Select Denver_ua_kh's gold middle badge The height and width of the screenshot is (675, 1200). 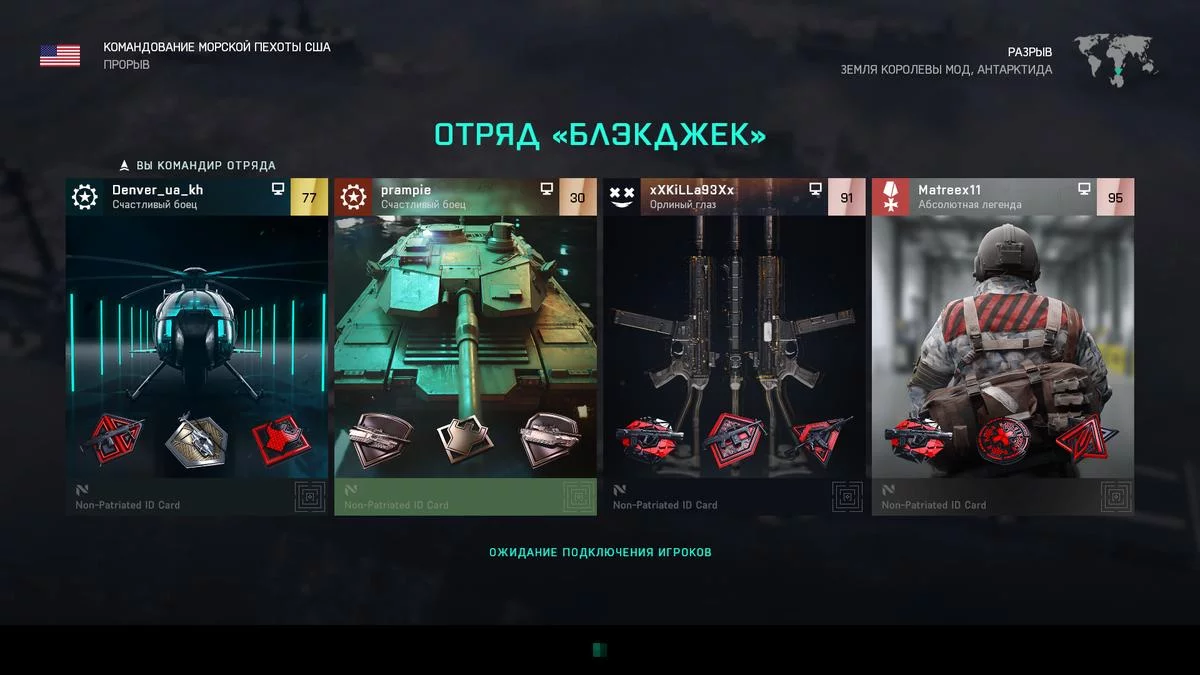point(196,437)
